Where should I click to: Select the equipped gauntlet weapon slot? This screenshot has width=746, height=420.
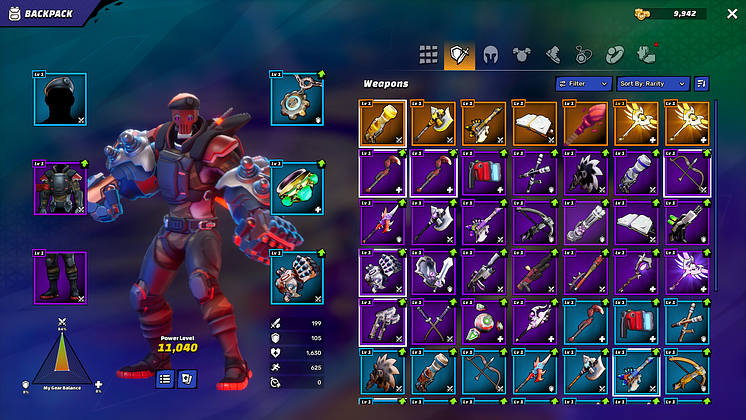(297, 277)
